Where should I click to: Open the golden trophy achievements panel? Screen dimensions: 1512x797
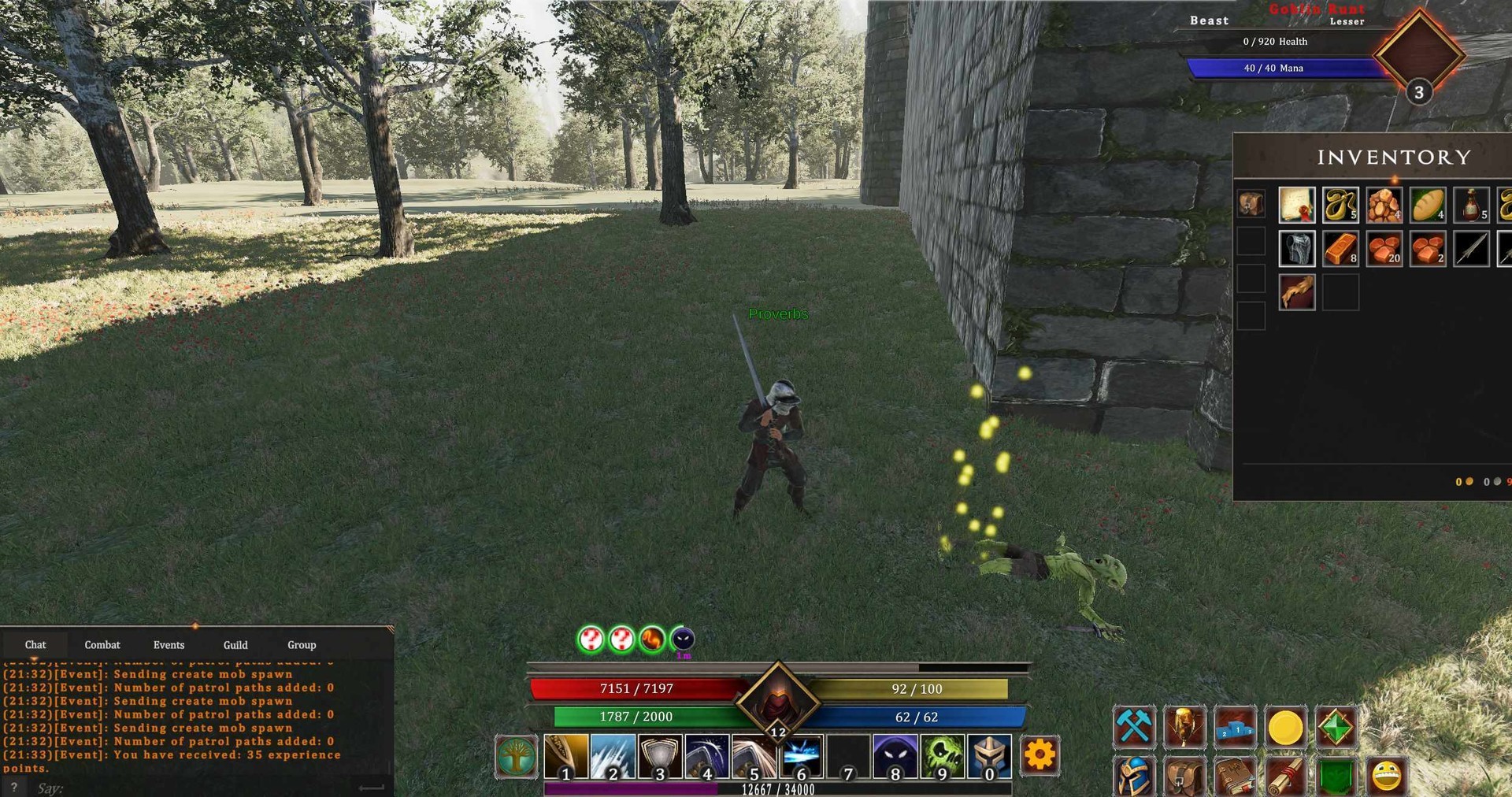(x=1184, y=726)
